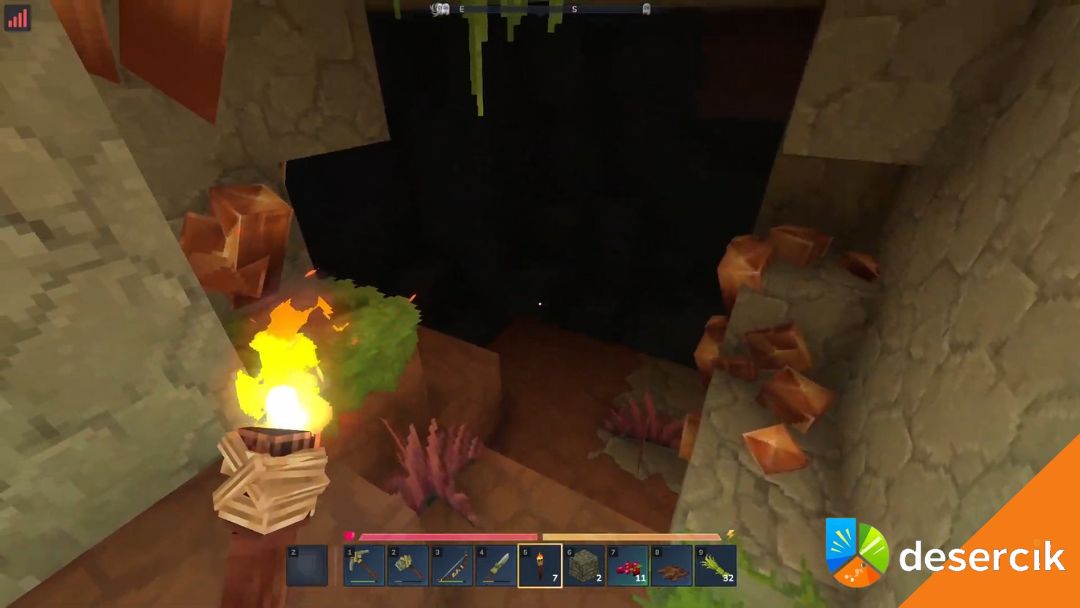Select the torch stack in the hotbar
Image resolution: width=1080 pixels, height=608 pixels.
pyautogui.click(x=540, y=565)
